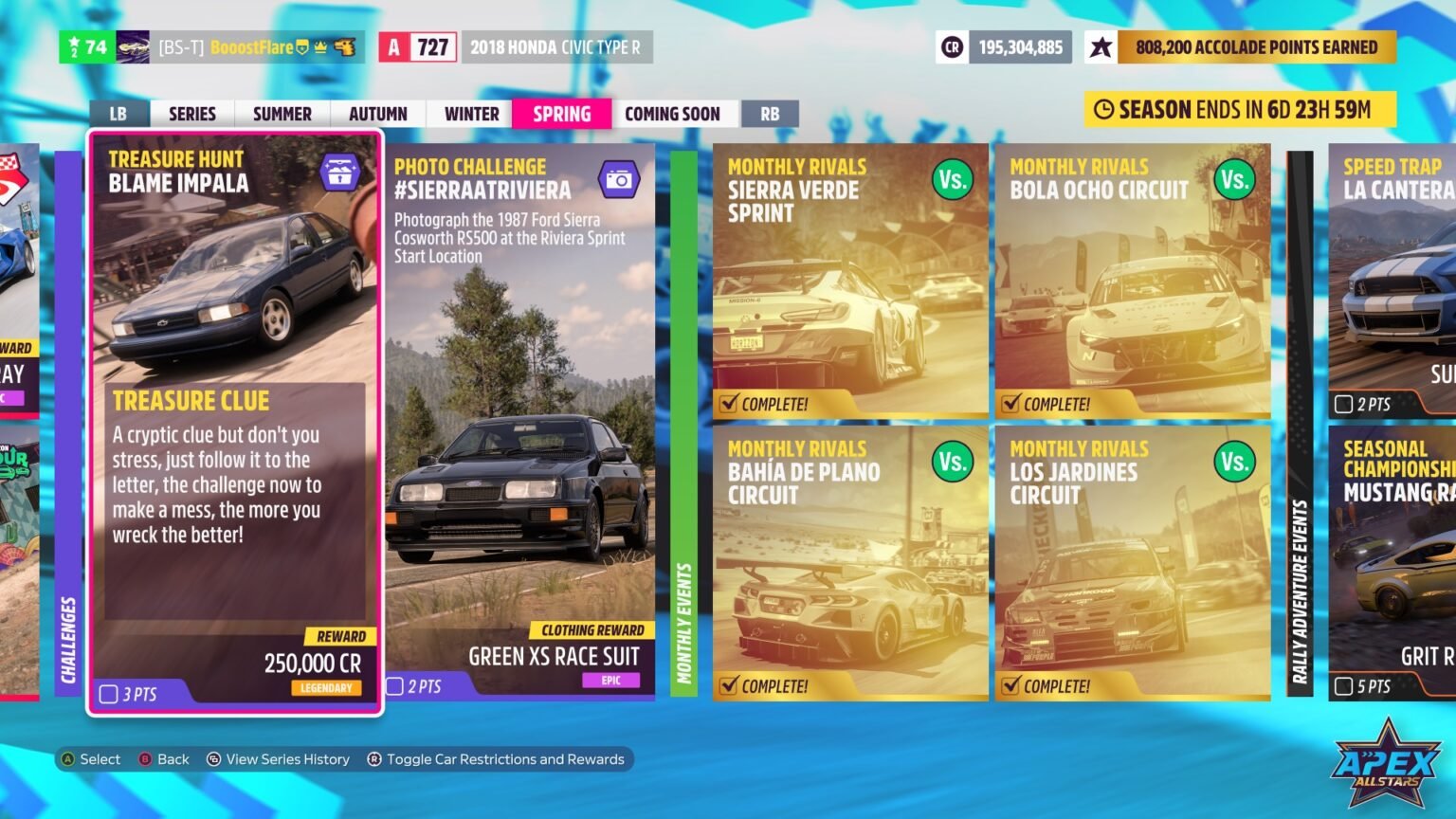This screenshot has width=1456, height=819.
Task: Click the level 74 badge at top left
Action: 86,46
